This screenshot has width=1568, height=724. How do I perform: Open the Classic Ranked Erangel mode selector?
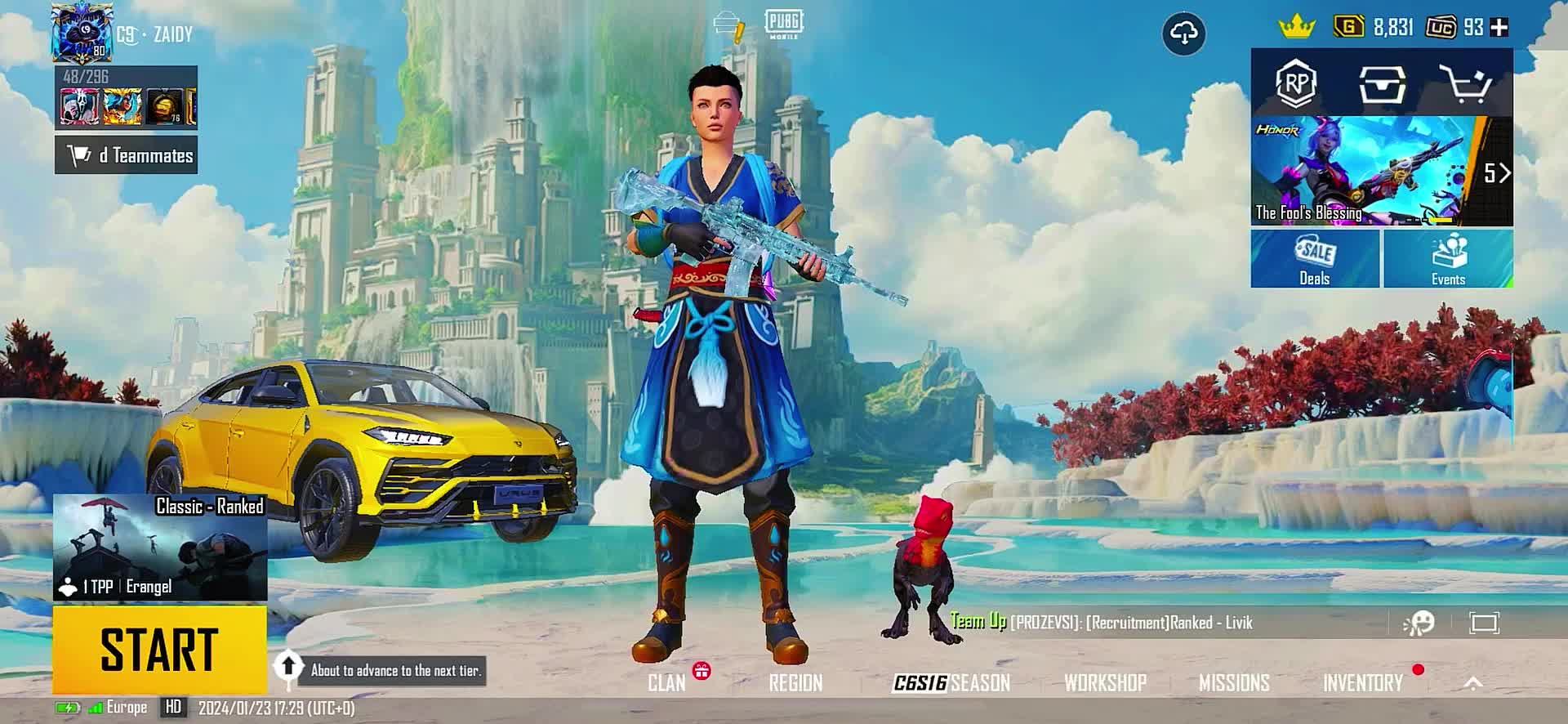tap(160, 547)
